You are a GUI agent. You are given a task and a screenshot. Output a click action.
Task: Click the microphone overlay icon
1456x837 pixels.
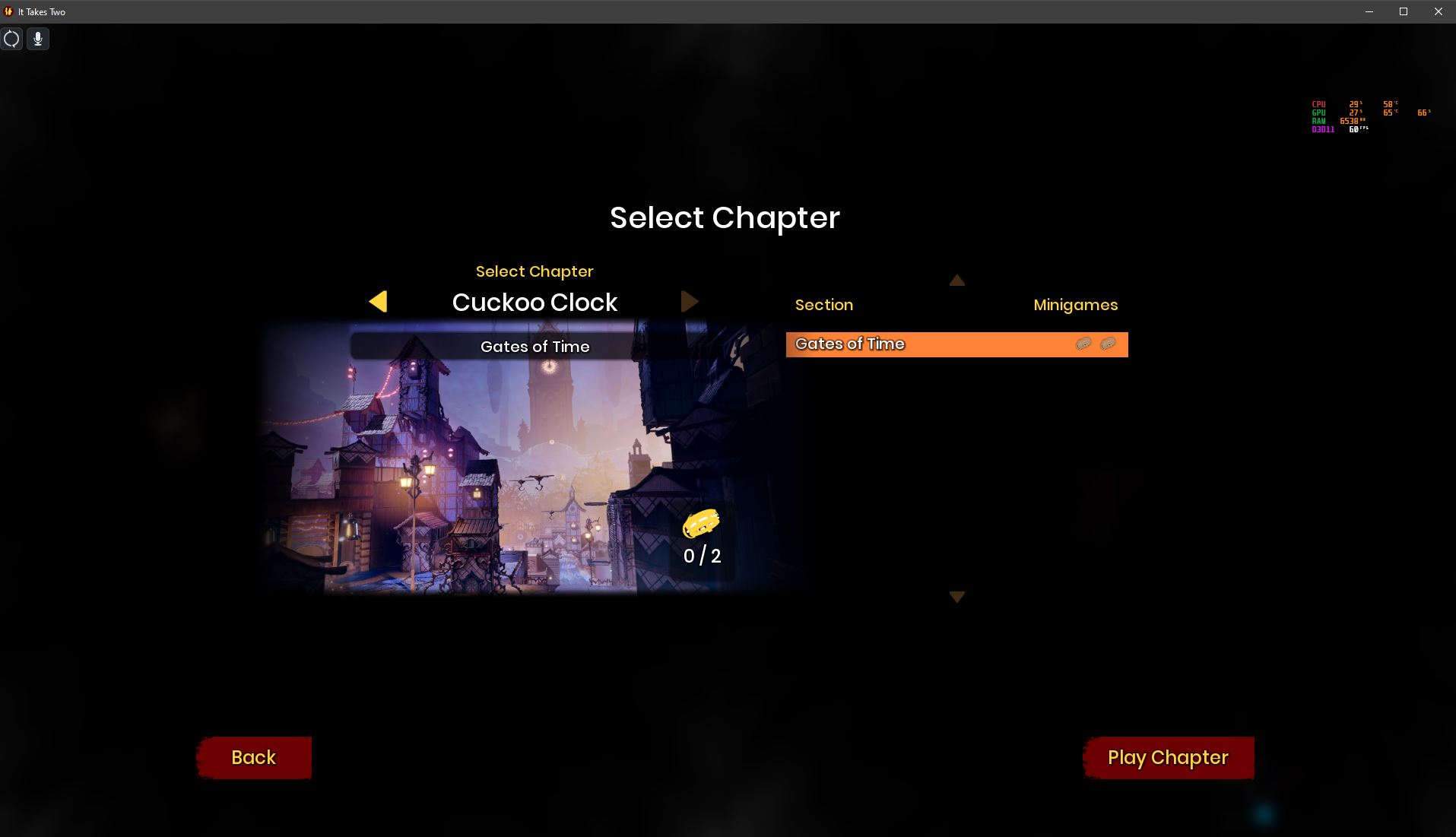pos(37,39)
